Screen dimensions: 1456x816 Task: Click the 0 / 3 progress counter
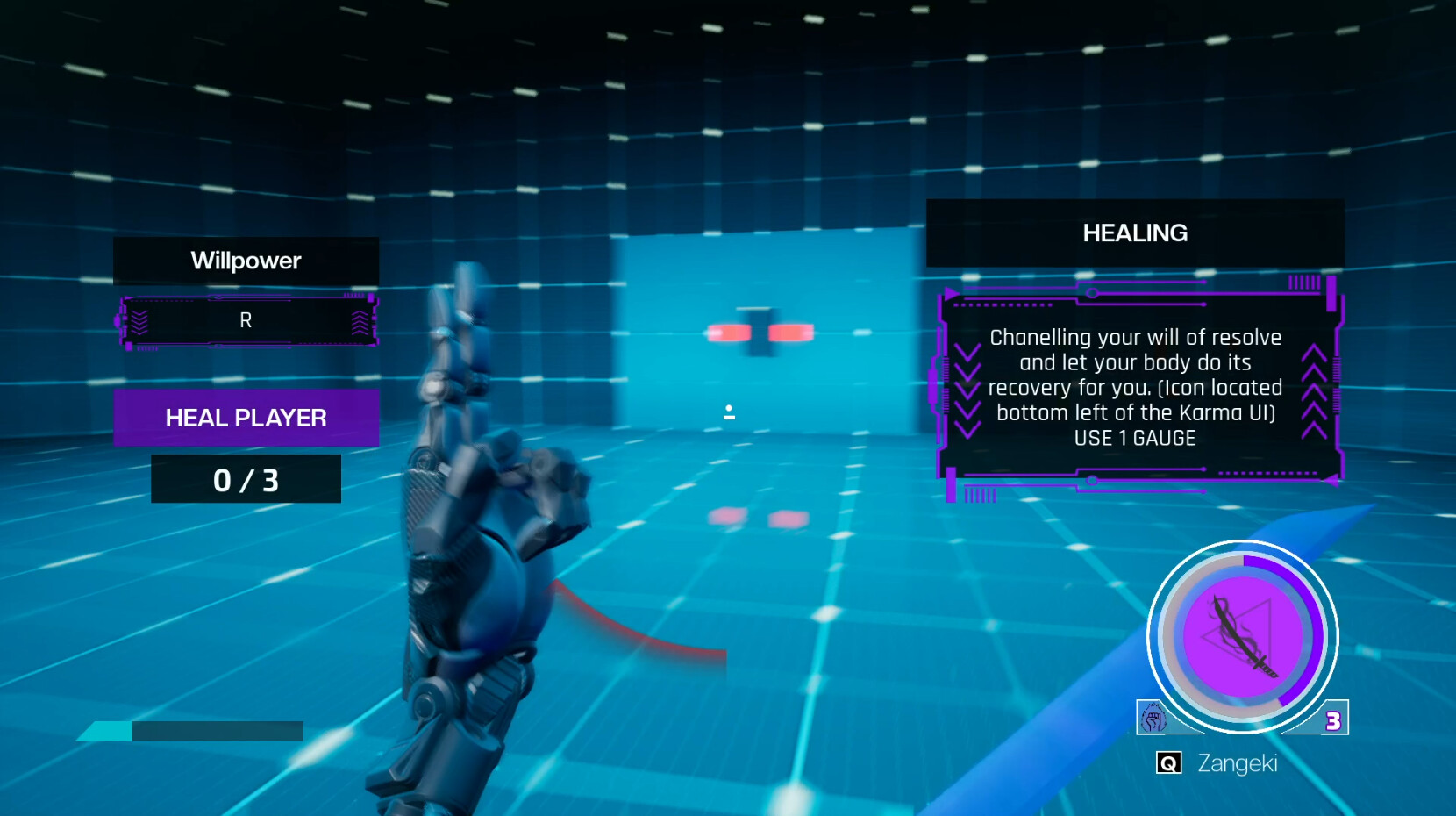point(246,479)
